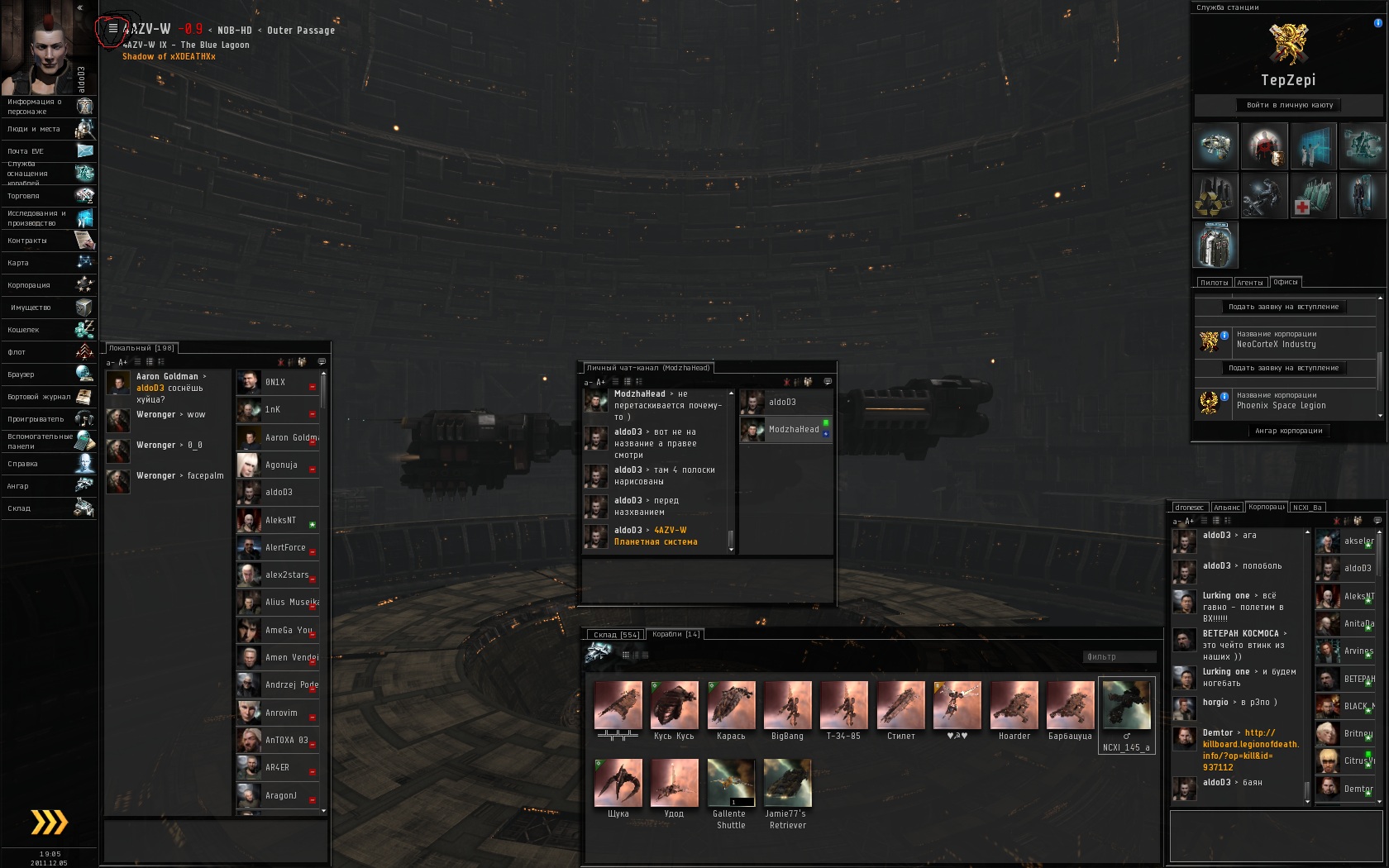The height and width of the screenshot is (868, 1389).
Task: Enter captain's quarters (Войти в личную каюту)
Action: coord(1289,105)
